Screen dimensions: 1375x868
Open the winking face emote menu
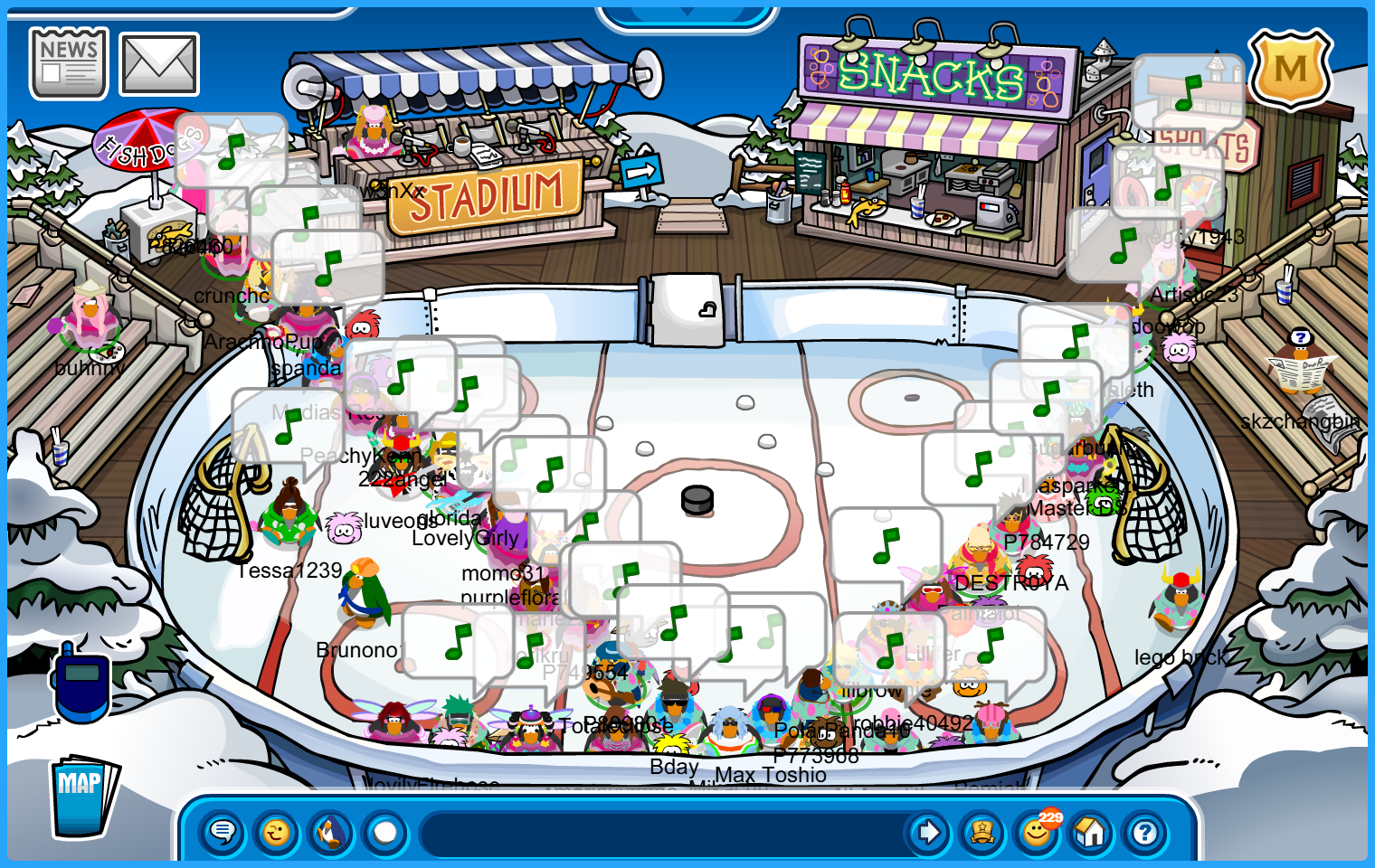[x=277, y=832]
